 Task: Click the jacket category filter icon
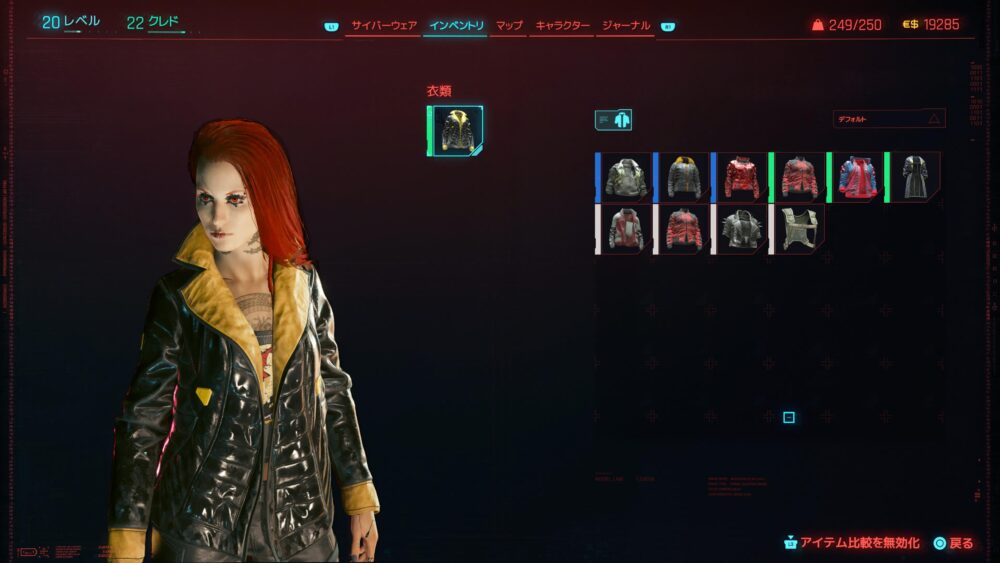click(613, 120)
